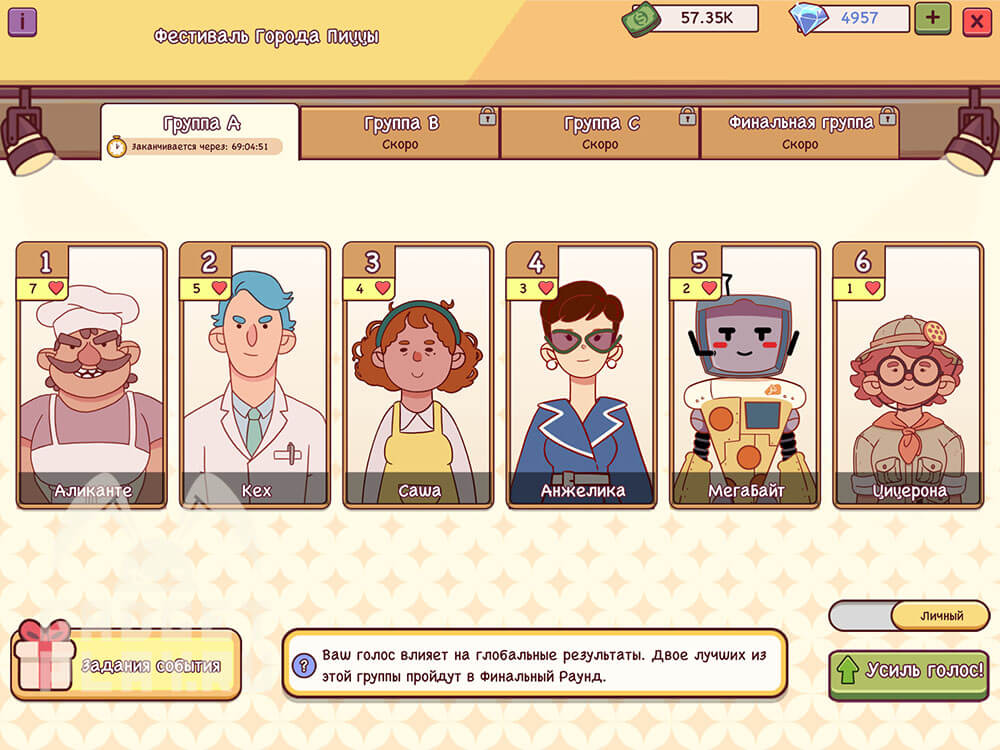
Task: Click the question mark help icon
Action: click(304, 663)
